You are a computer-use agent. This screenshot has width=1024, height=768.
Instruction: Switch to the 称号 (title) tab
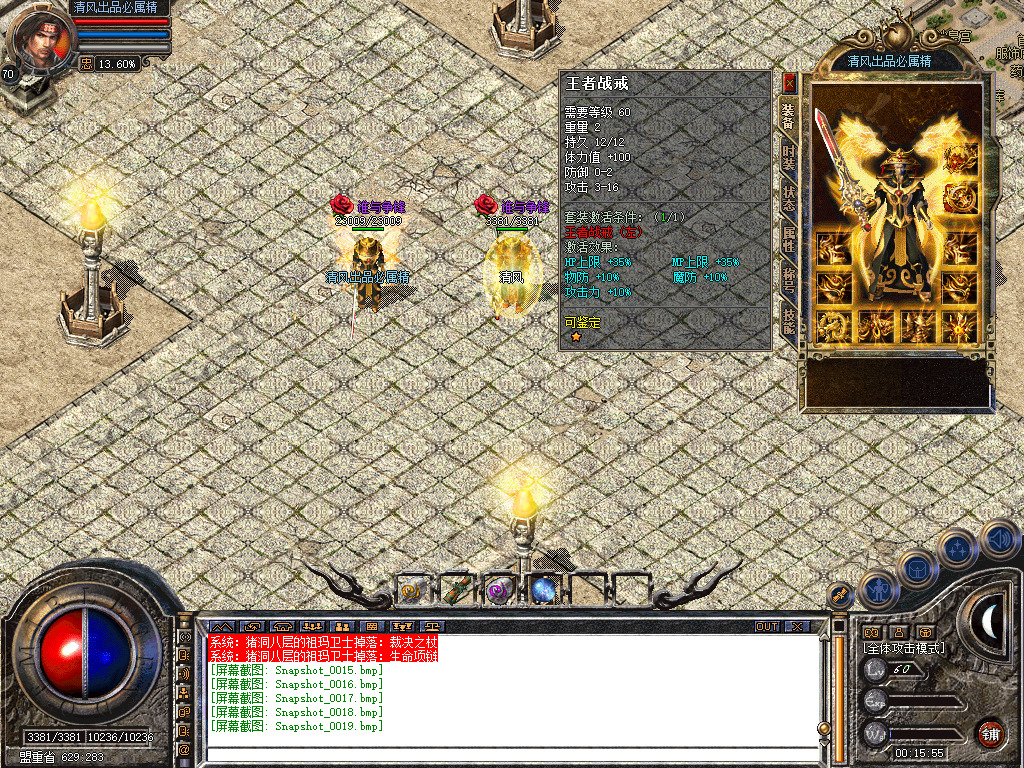coord(789,278)
